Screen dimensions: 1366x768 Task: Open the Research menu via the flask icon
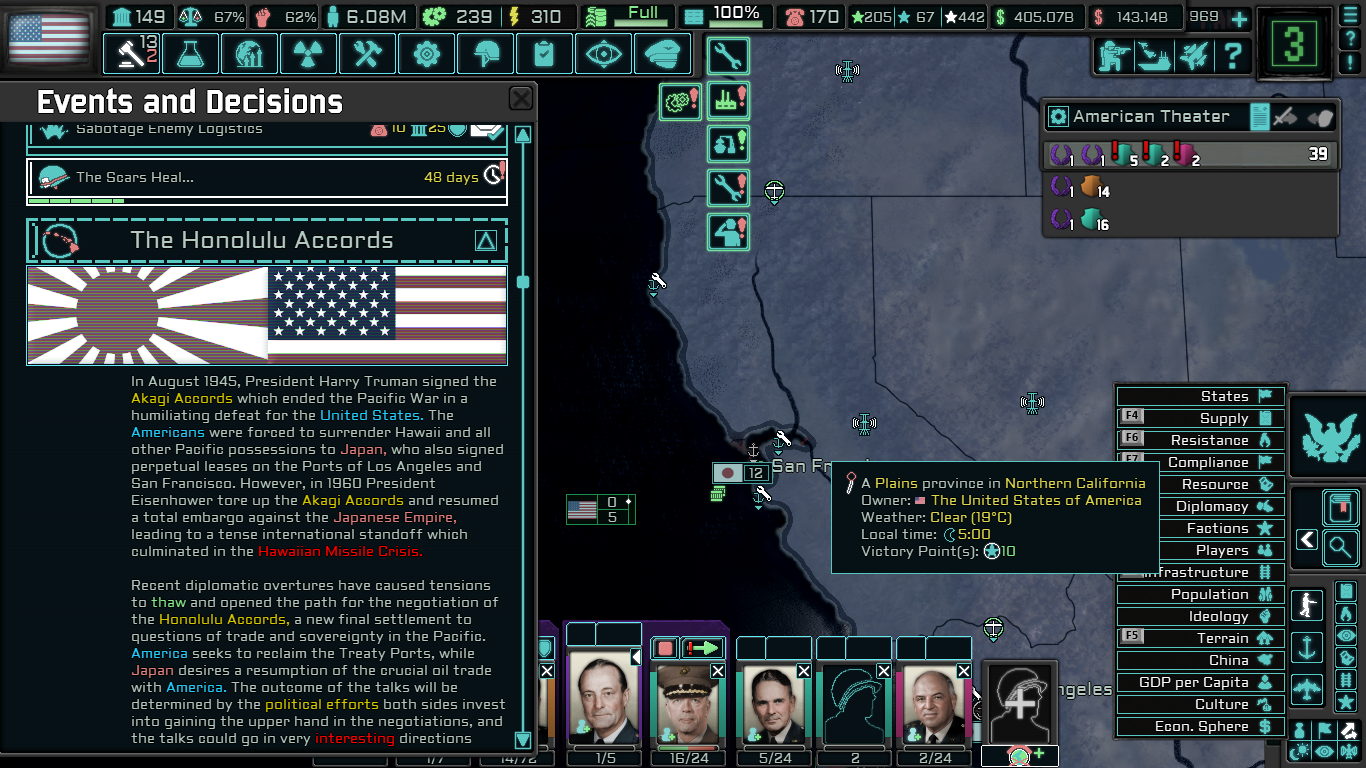(190, 54)
